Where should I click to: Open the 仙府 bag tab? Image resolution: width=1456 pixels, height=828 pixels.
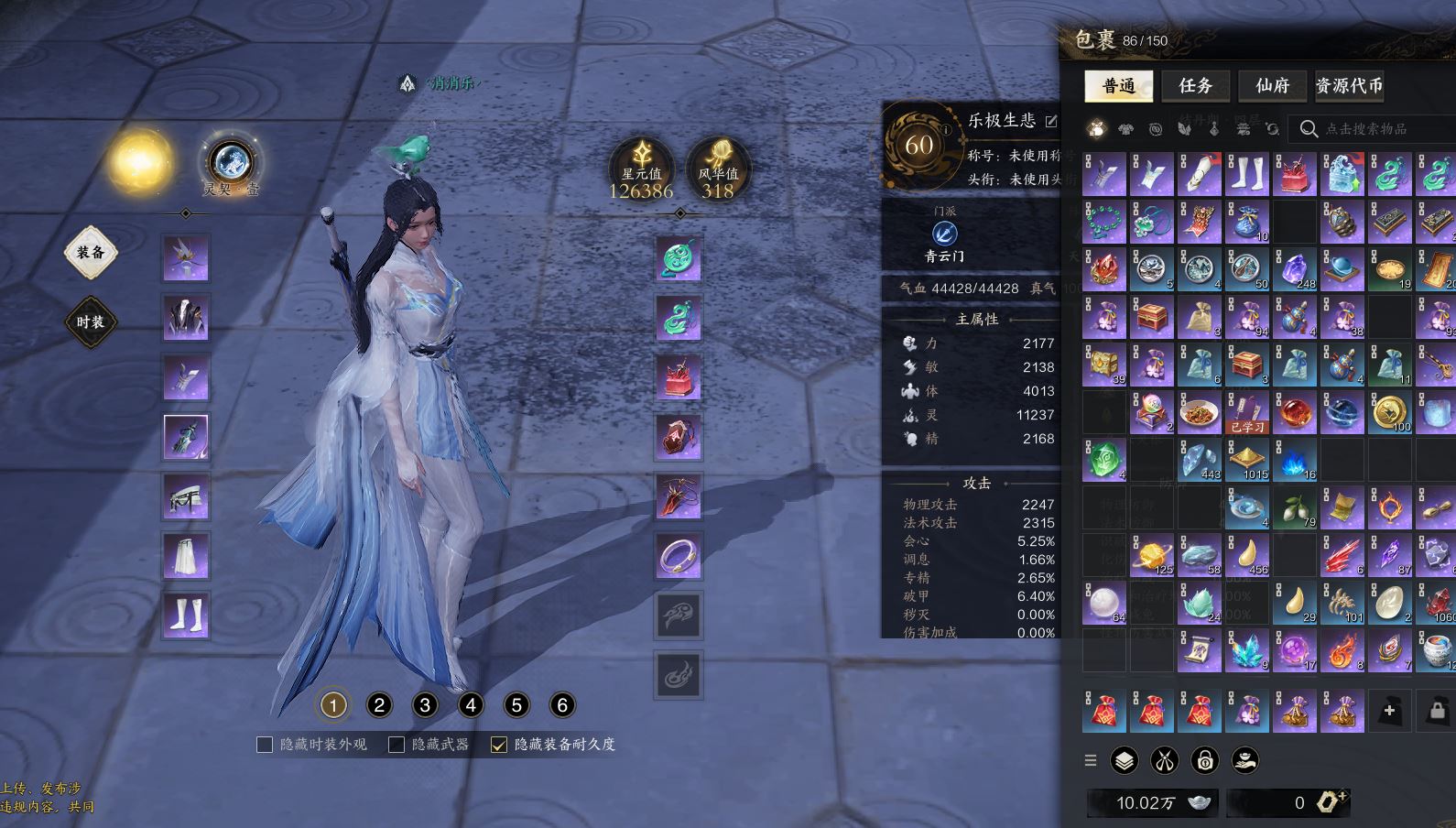point(1272,86)
